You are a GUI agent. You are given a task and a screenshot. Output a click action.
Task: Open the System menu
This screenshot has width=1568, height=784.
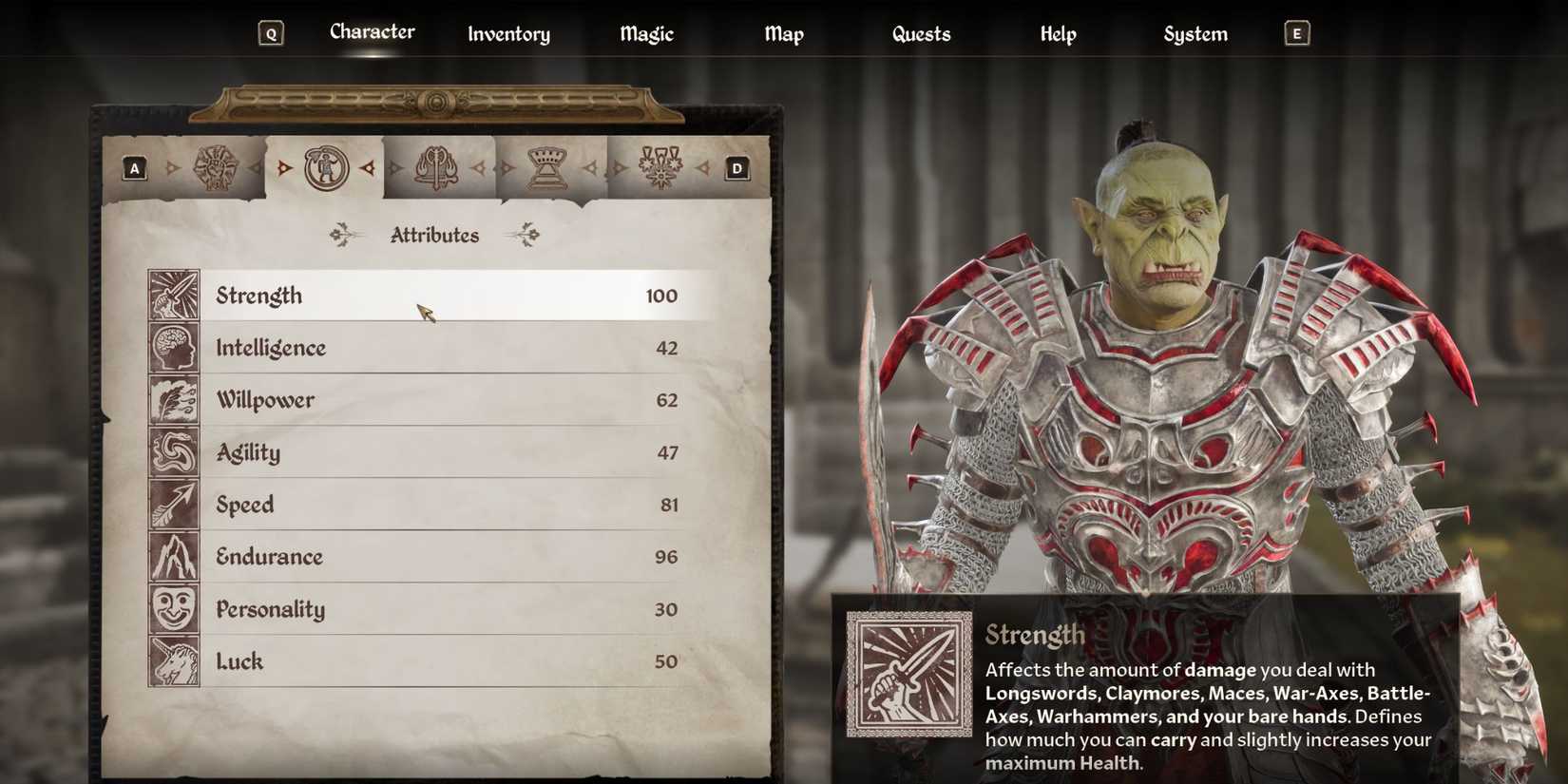tap(1195, 34)
